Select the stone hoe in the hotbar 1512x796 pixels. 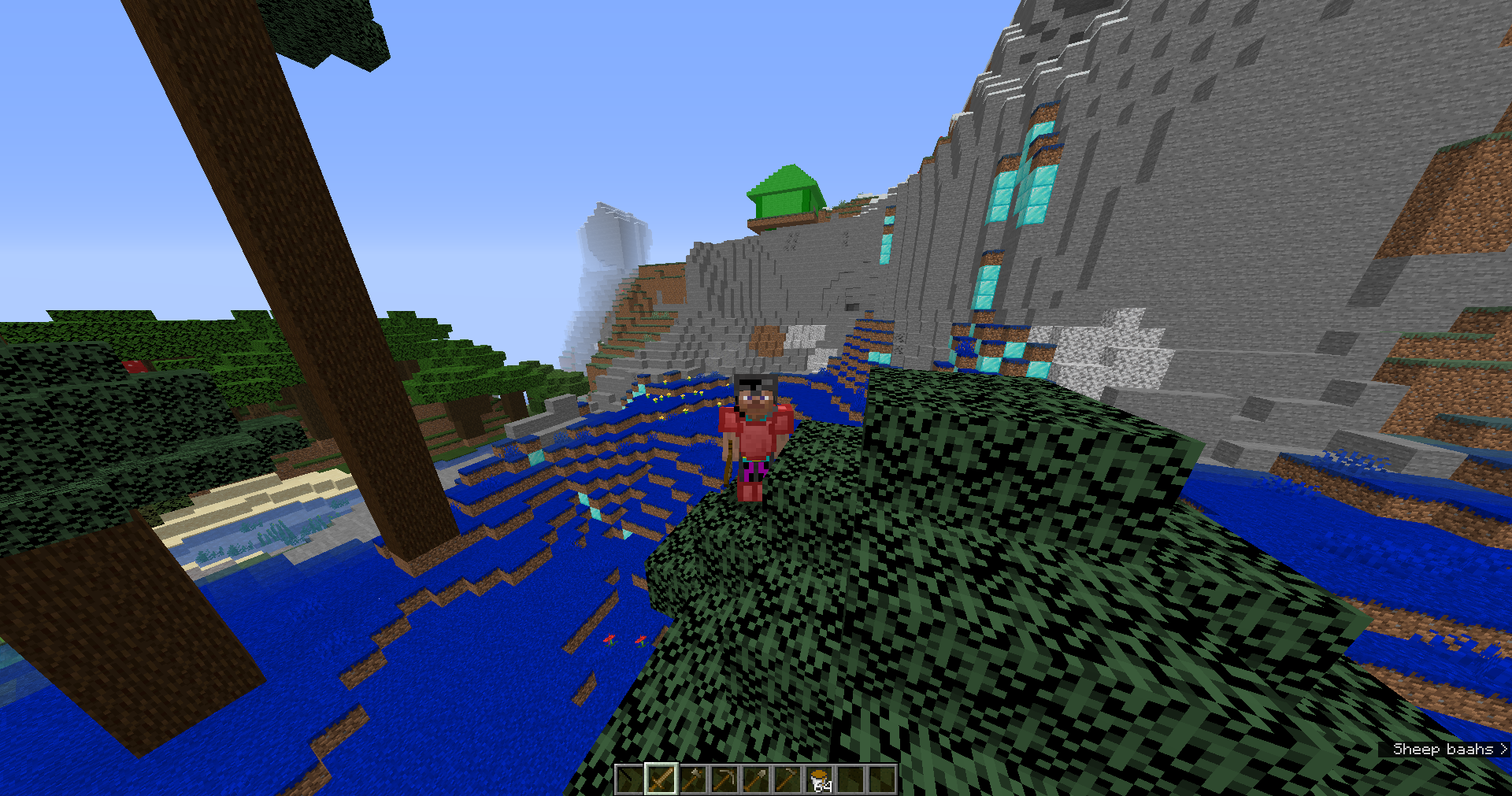pyautogui.click(x=787, y=779)
